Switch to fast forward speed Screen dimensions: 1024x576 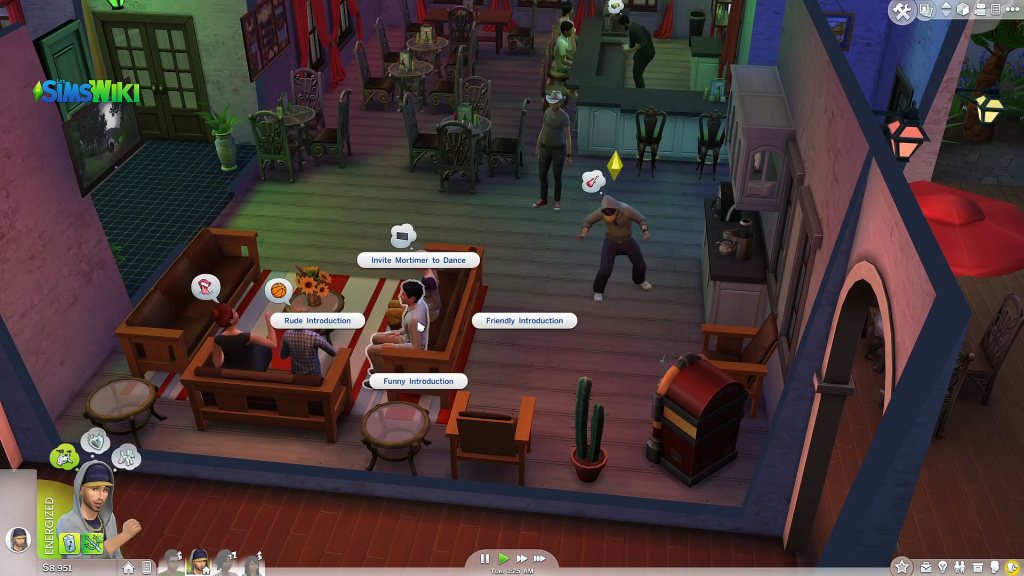coord(521,559)
